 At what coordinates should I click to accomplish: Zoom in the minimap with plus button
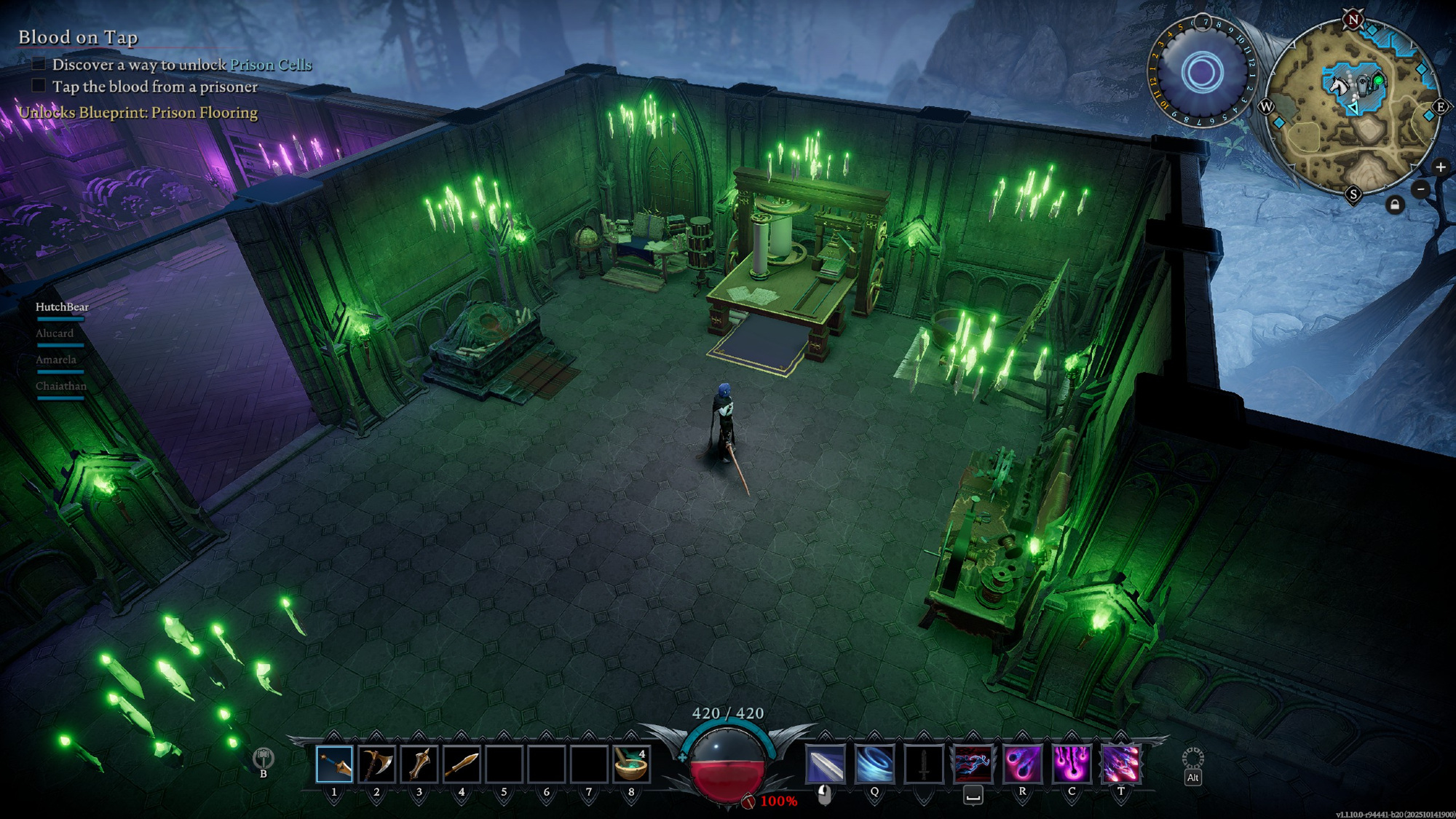point(1440,167)
